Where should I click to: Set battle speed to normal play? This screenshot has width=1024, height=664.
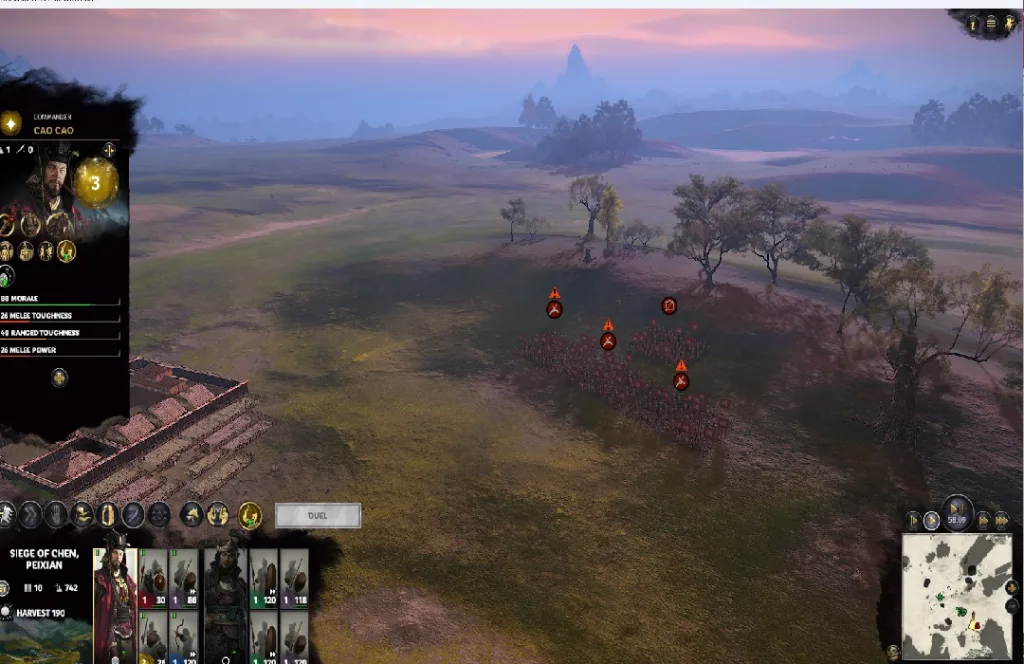tap(932, 520)
